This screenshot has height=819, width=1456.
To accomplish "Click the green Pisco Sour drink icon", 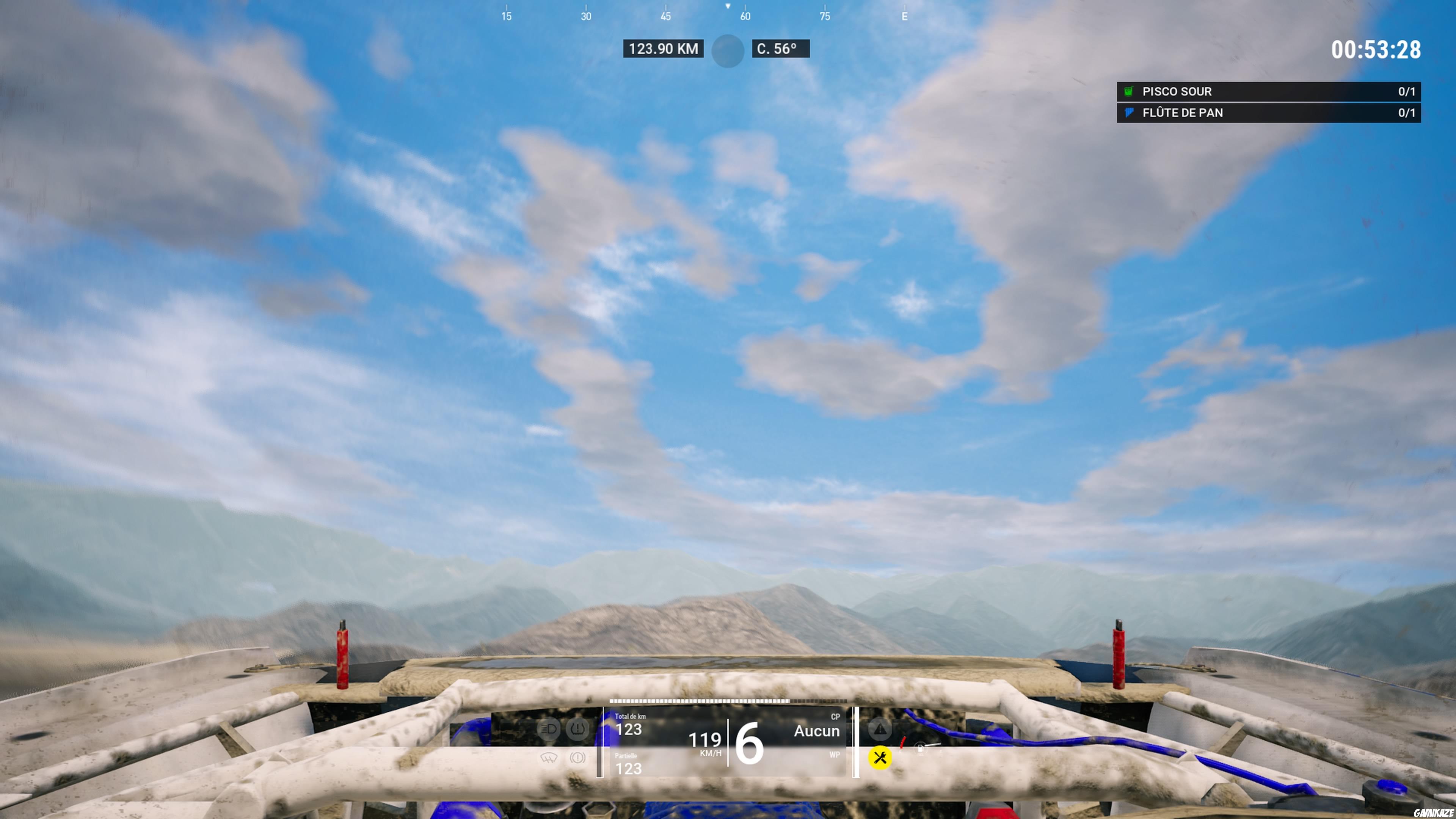I will click(x=1128, y=91).
